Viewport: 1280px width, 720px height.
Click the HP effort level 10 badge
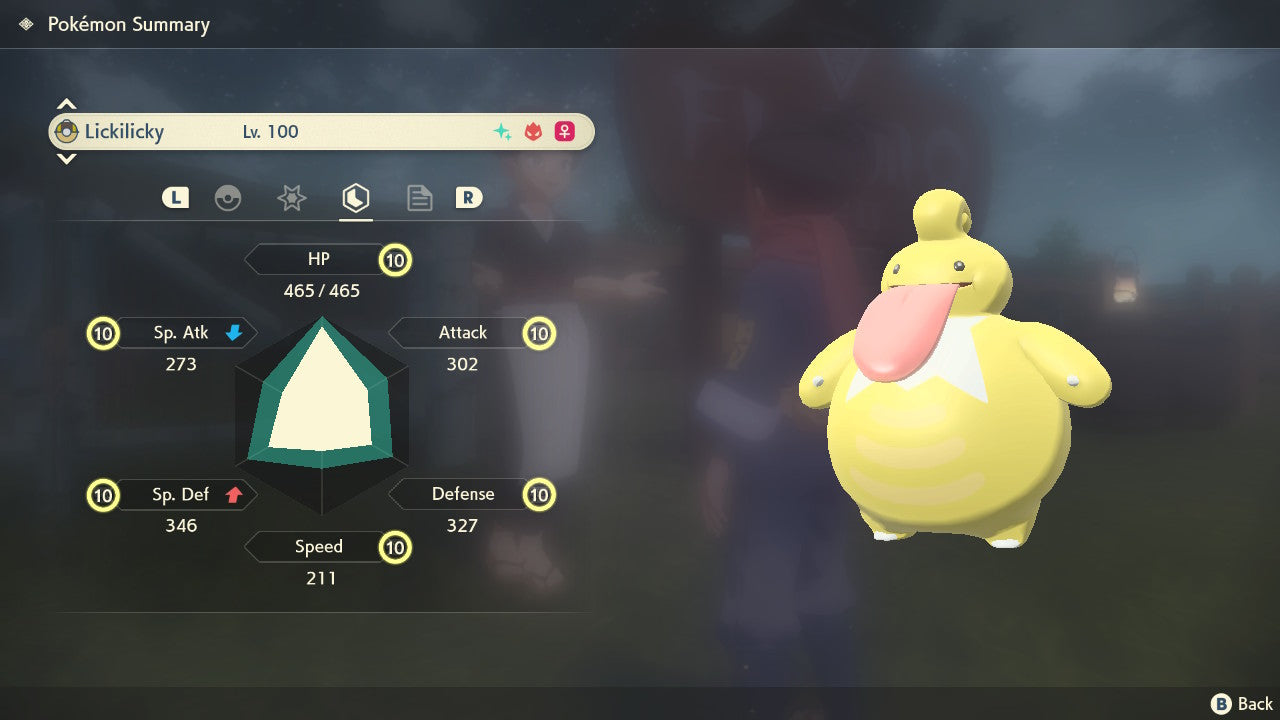click(396, 260)
